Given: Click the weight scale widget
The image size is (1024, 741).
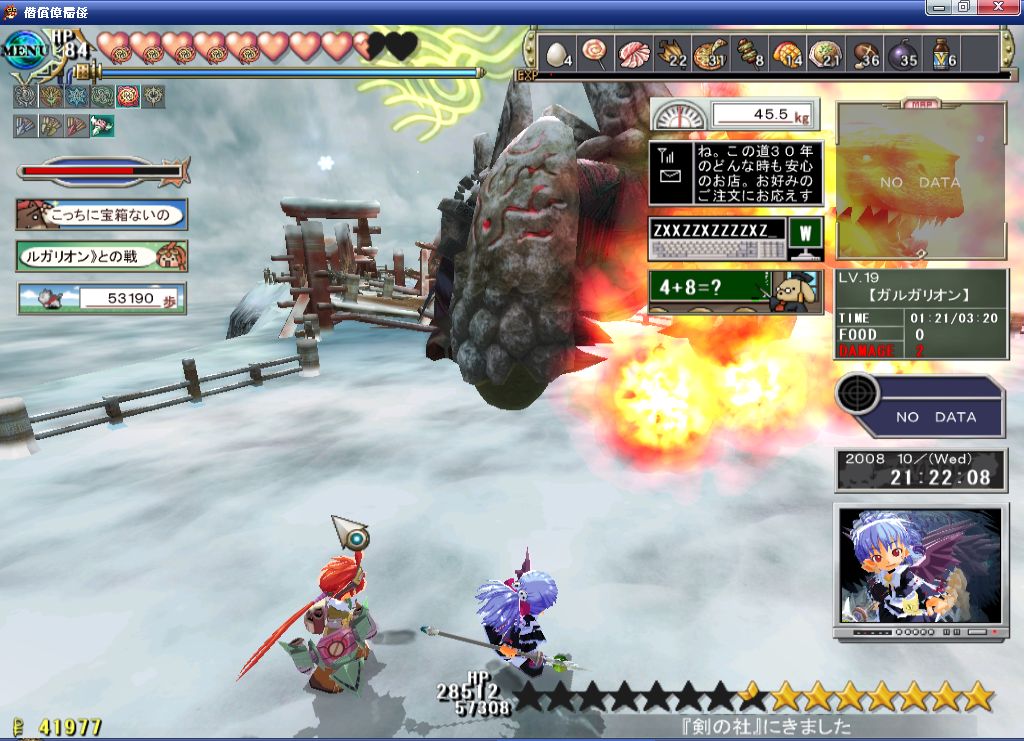Looking at the screenshot, I should 735,115.
